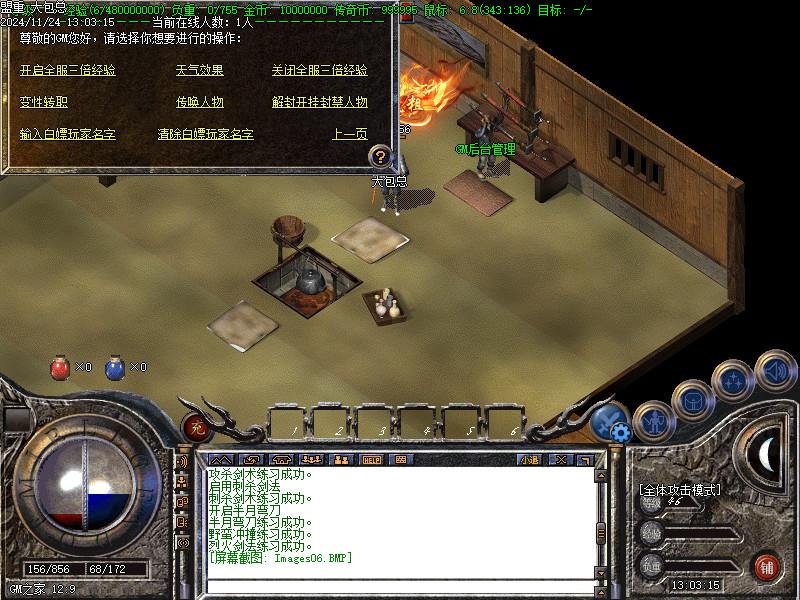Image resolution: width=800 pixels, height=600 pixels.
Task: Click the X button on chat toolbar
Action: [x=560, y=460]
